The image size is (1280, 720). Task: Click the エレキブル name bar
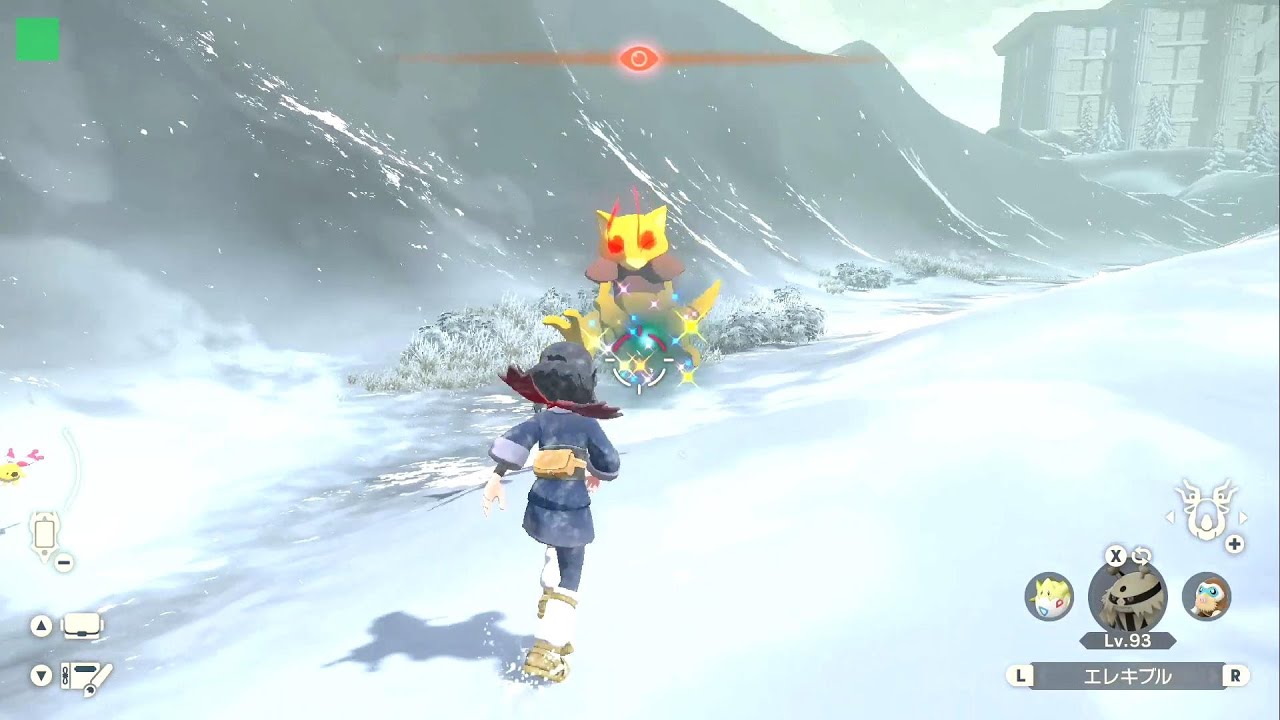1127,676
